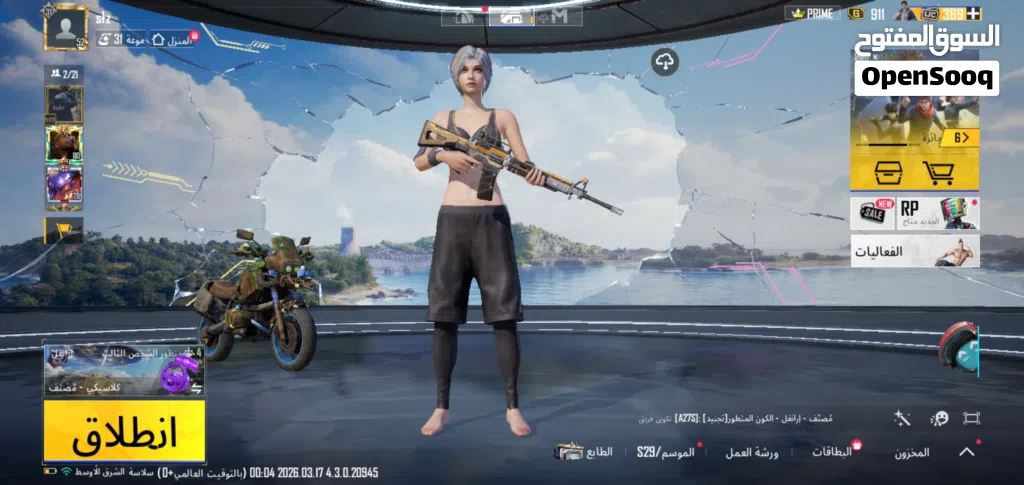
Task: Open the الفعاليات events banner
Action: click(x=915, y=252)
